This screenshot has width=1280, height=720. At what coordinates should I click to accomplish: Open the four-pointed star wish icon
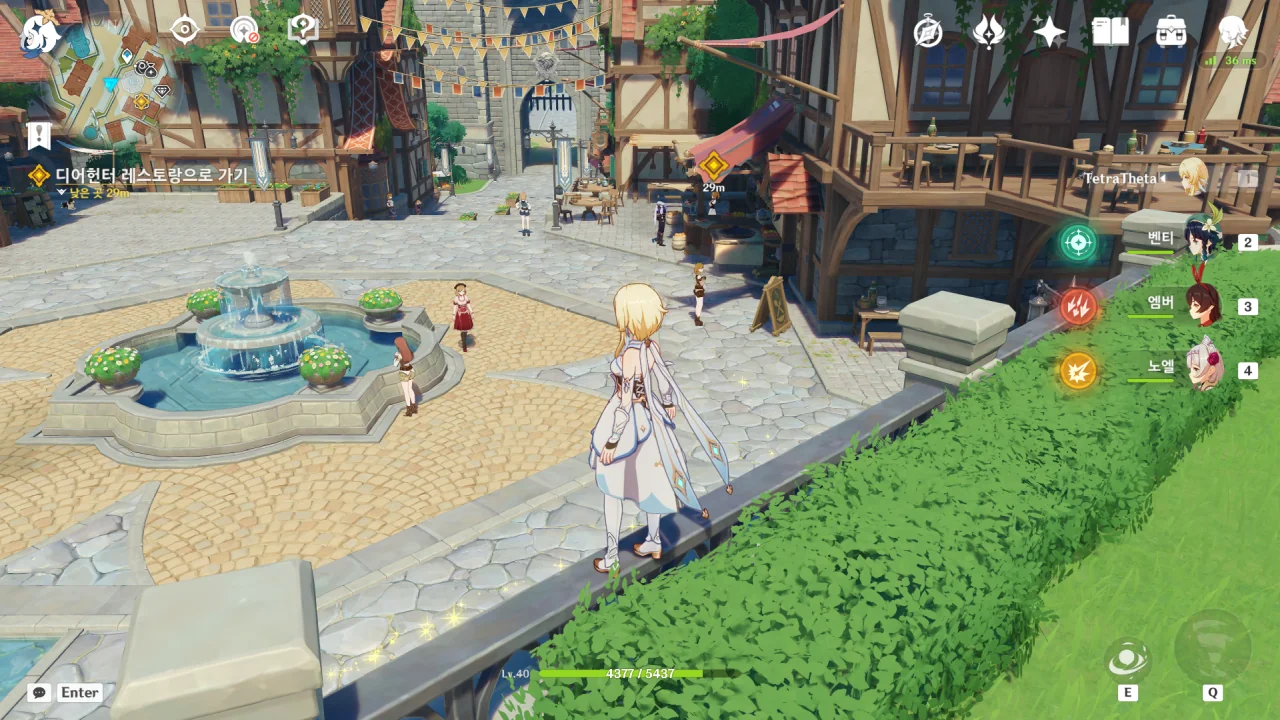1049,32
